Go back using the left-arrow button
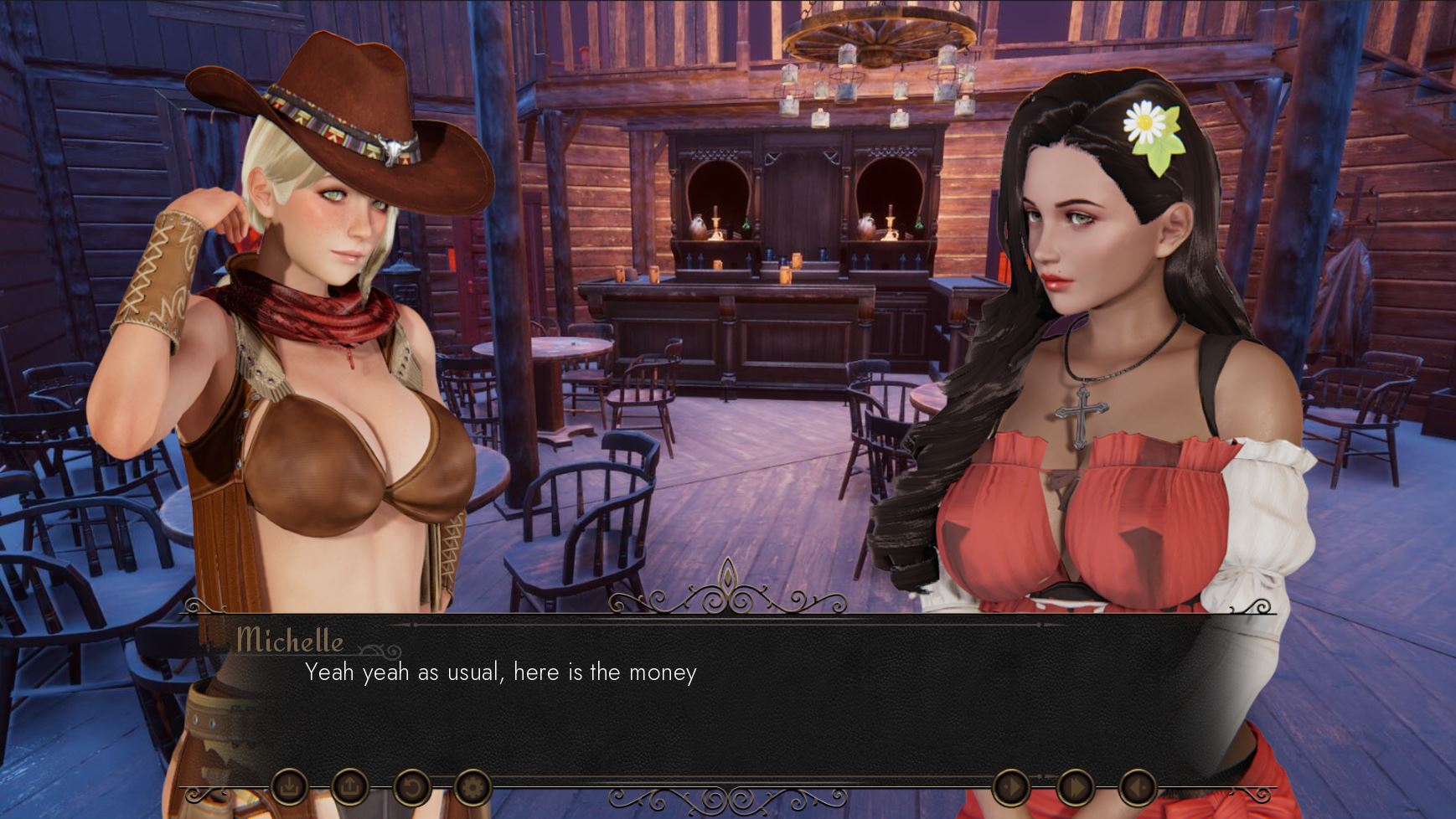This screenshot has height=819, width=1456. [1138, 788]
